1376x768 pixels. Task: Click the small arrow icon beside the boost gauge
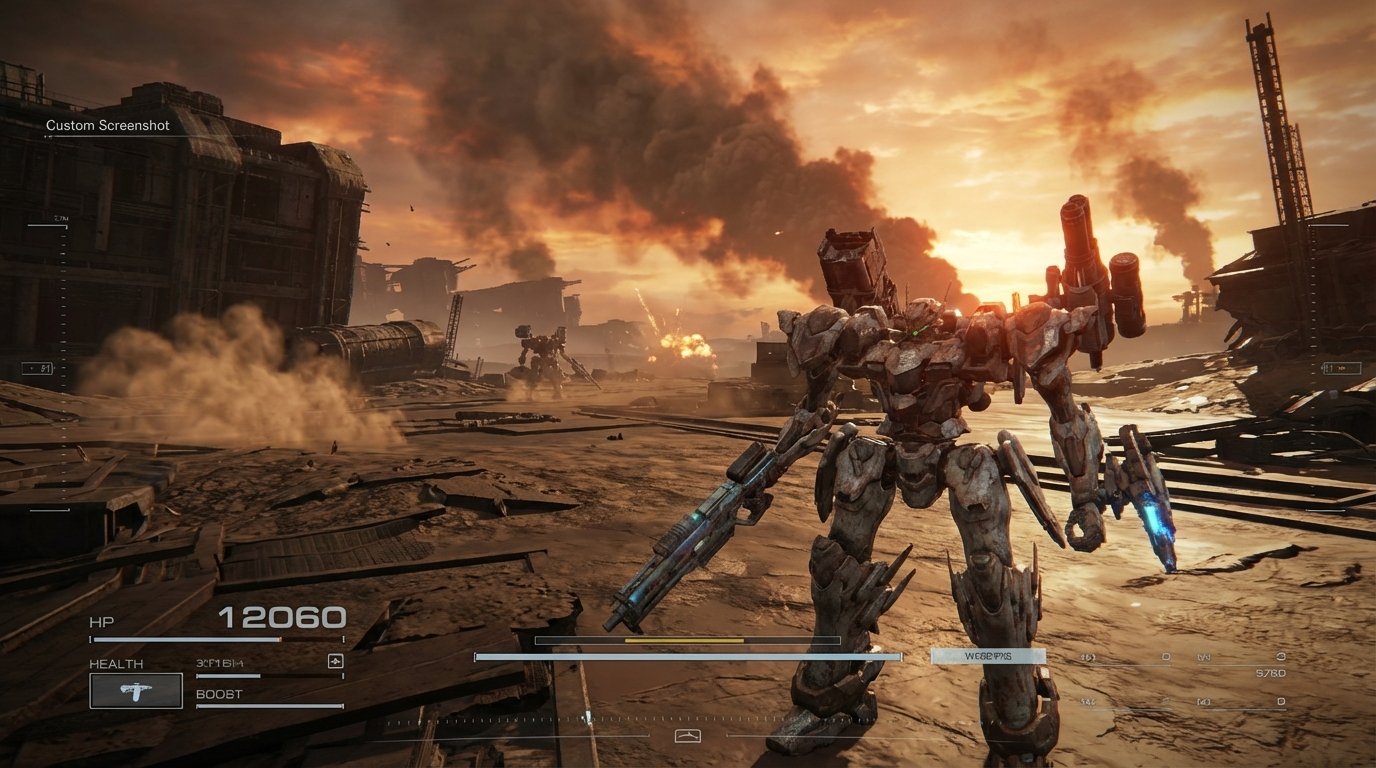tap(337, 661)
